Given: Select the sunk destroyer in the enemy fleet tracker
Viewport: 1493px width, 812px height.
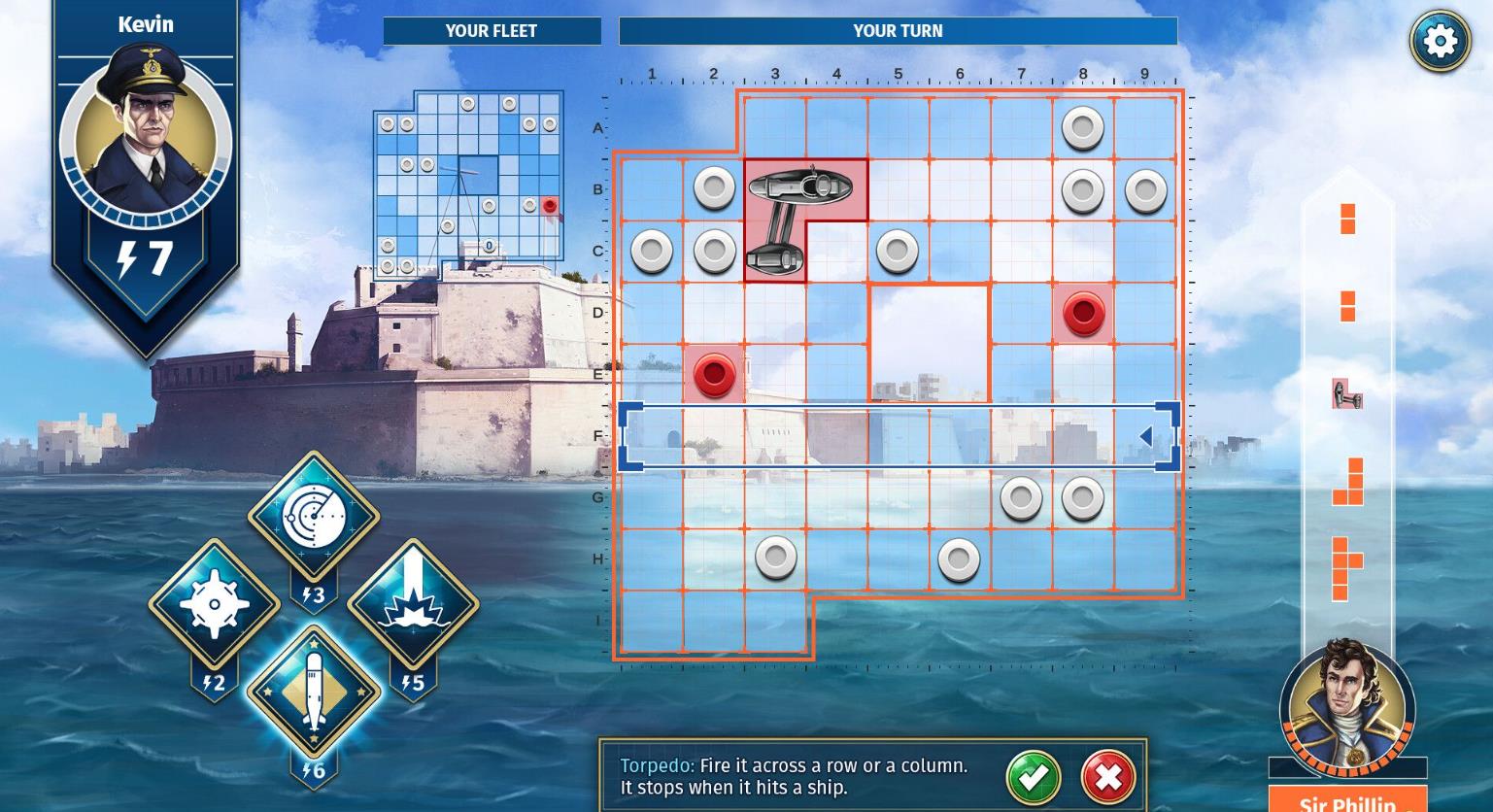Looking at the screenshot, I should pyautogui.click(x=1346, y=394).
